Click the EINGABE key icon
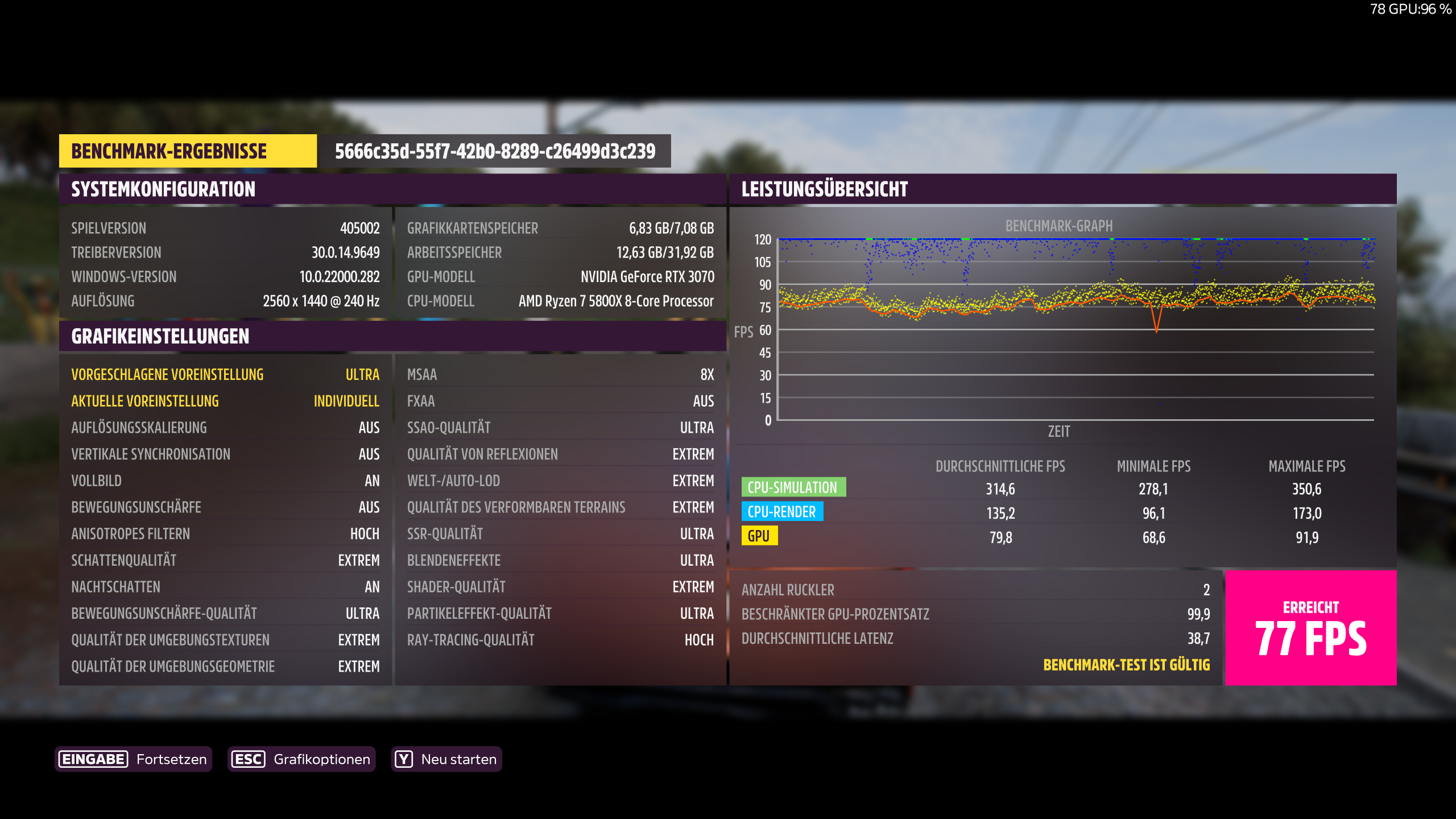This screenshot has width=1456, height=819. pyautogui.click(x=93, y=759)
